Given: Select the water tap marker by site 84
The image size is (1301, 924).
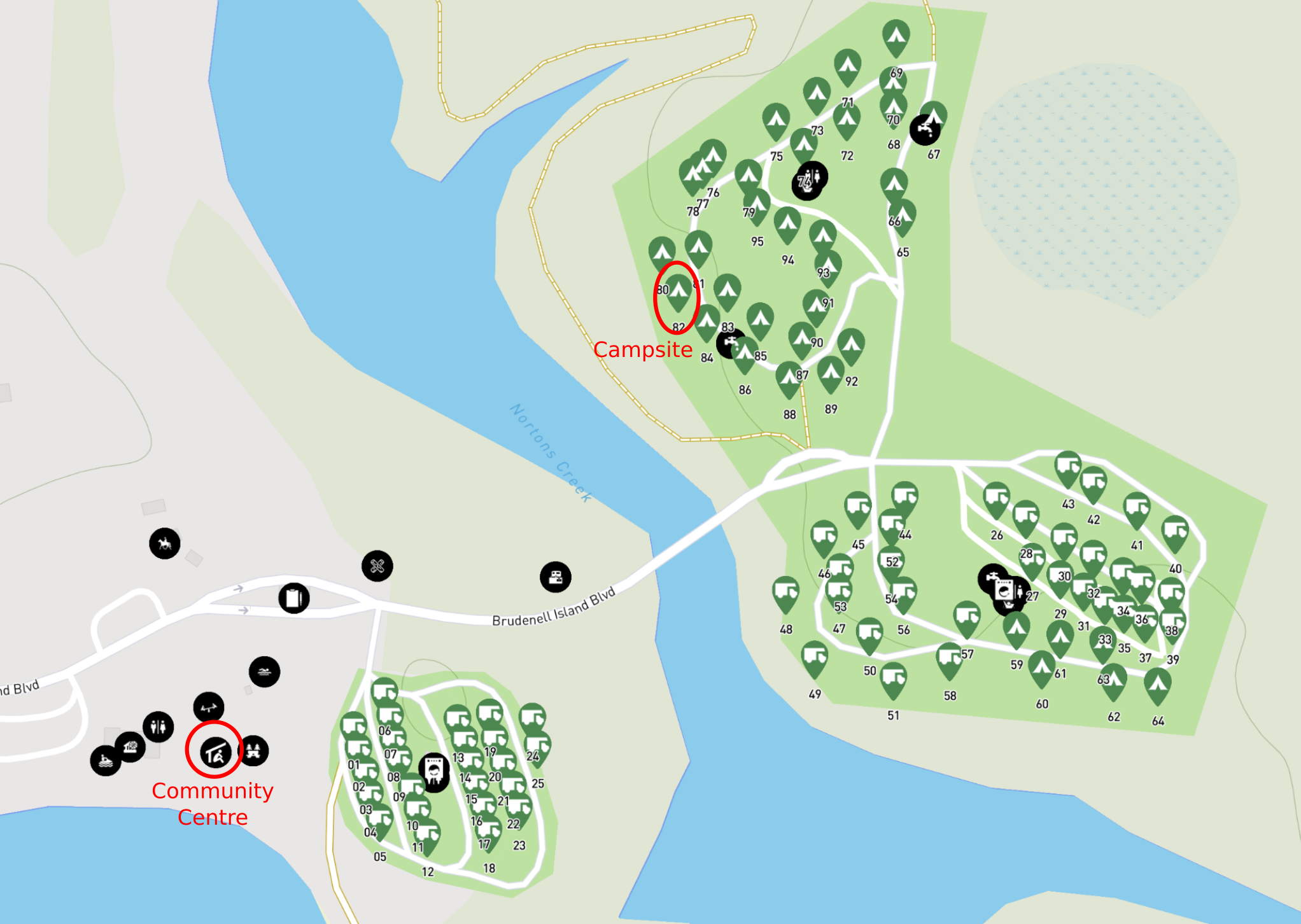Looking at the screenshot, I should [x=729, y=343].
